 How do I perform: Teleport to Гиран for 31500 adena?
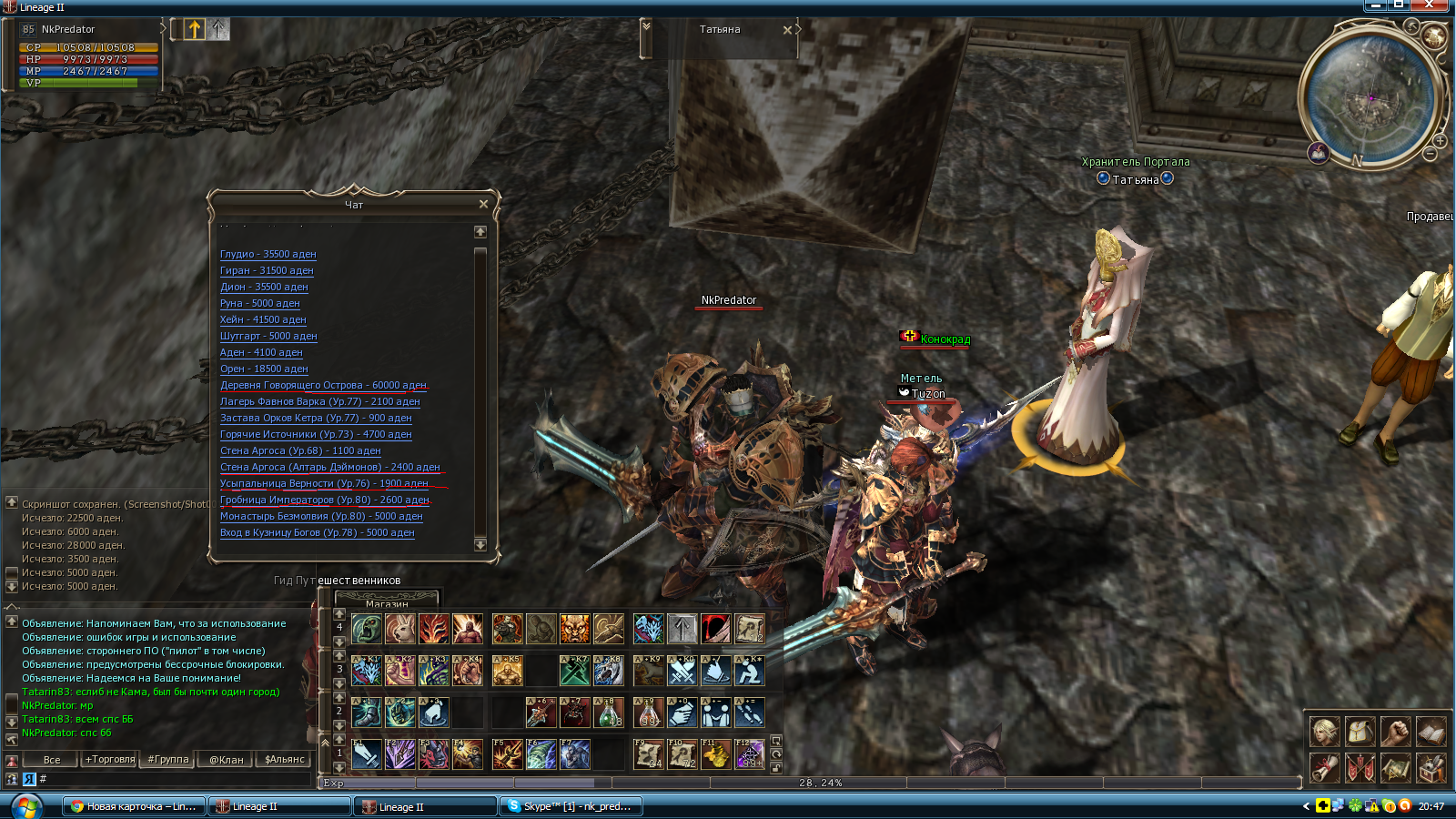click(266, 271)
